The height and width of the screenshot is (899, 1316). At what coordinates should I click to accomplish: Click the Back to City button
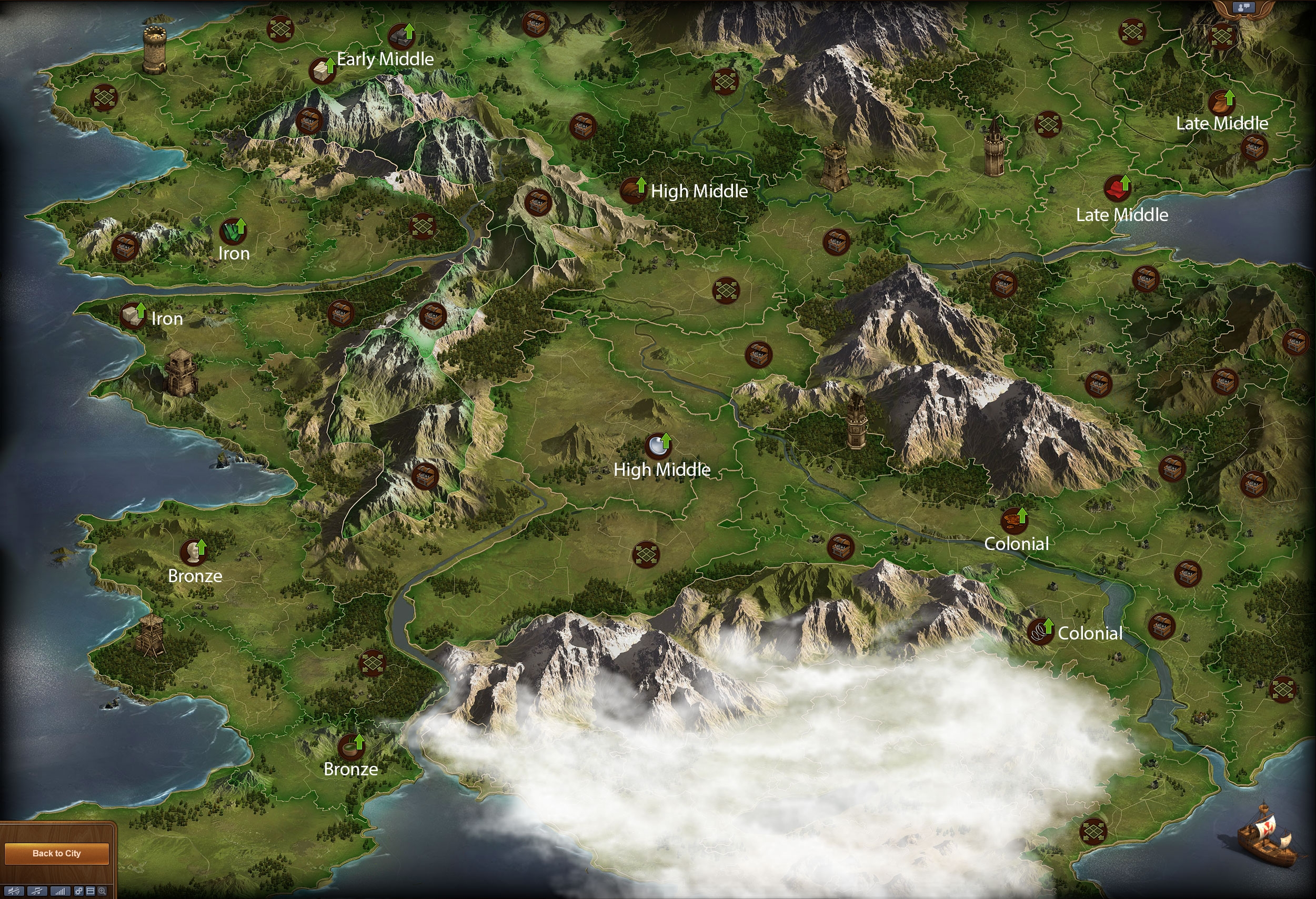(57, 853)
